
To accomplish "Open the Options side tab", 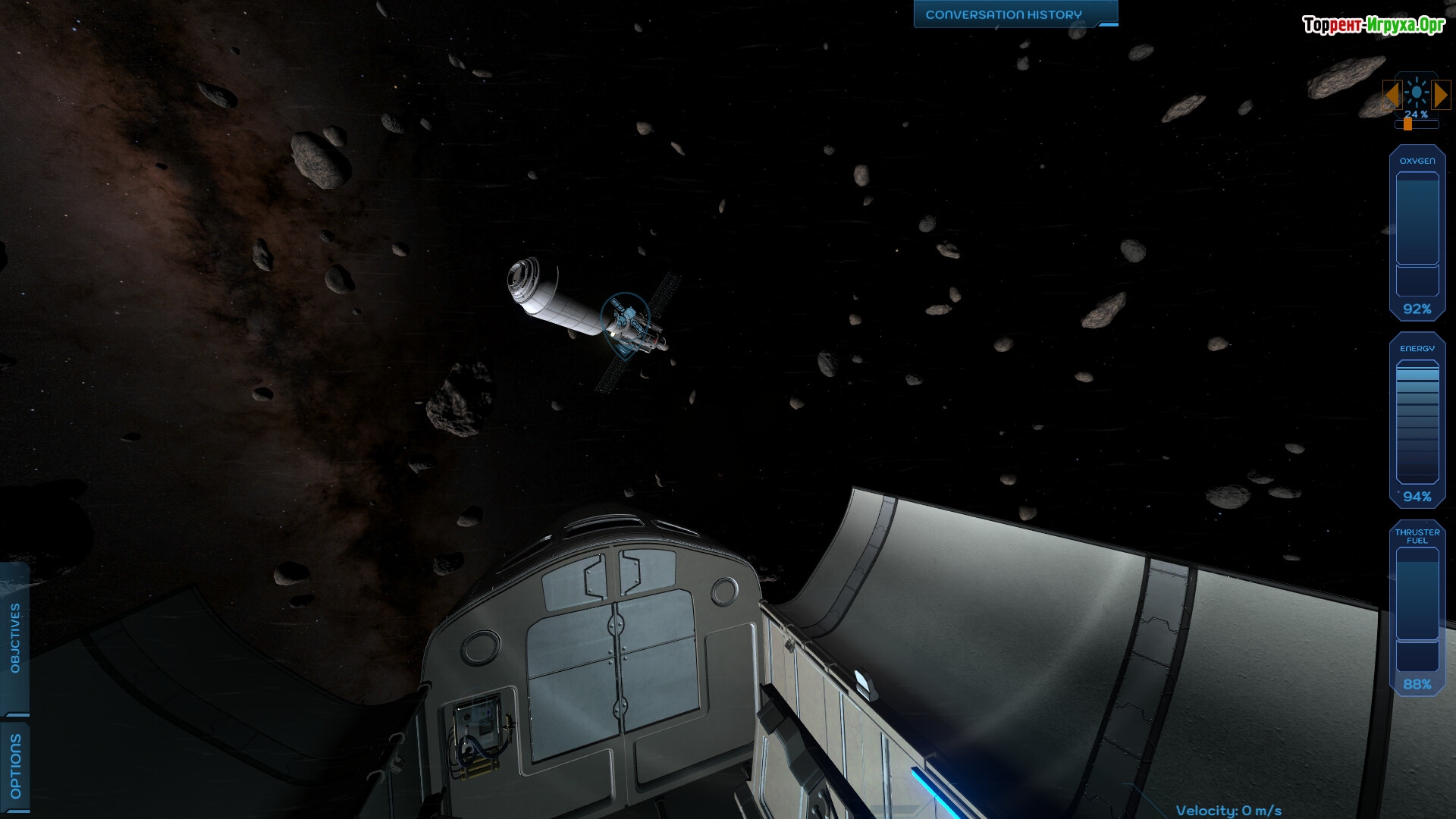I will coord(15,766).
